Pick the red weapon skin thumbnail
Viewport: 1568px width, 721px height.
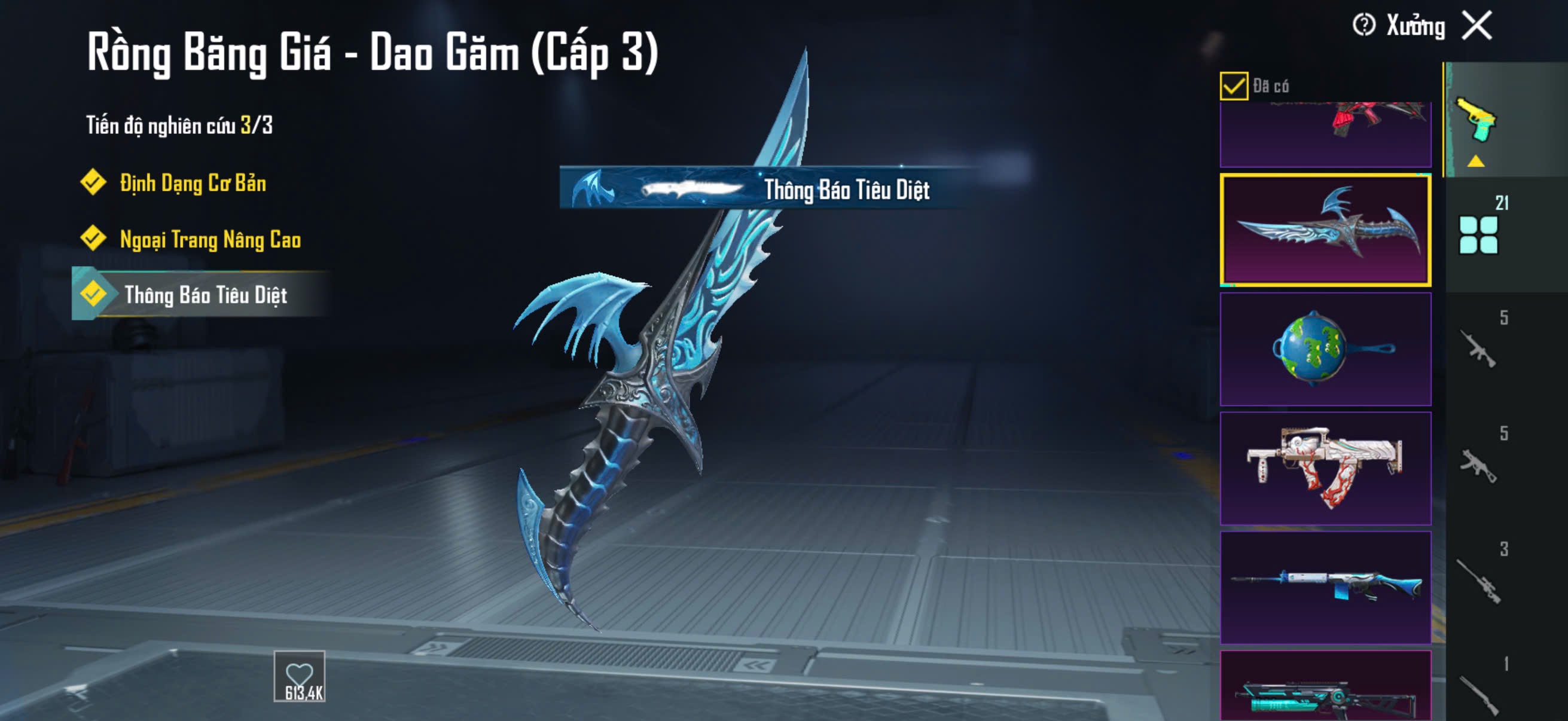click(x=1325, y=135)
